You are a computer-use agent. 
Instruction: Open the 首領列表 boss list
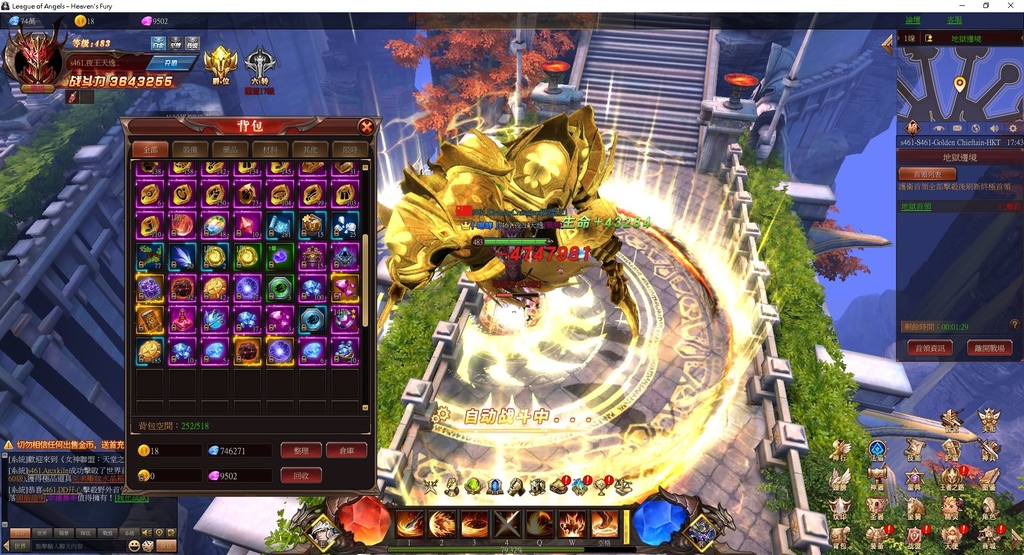pyautogui.click(x=926, y=173)
